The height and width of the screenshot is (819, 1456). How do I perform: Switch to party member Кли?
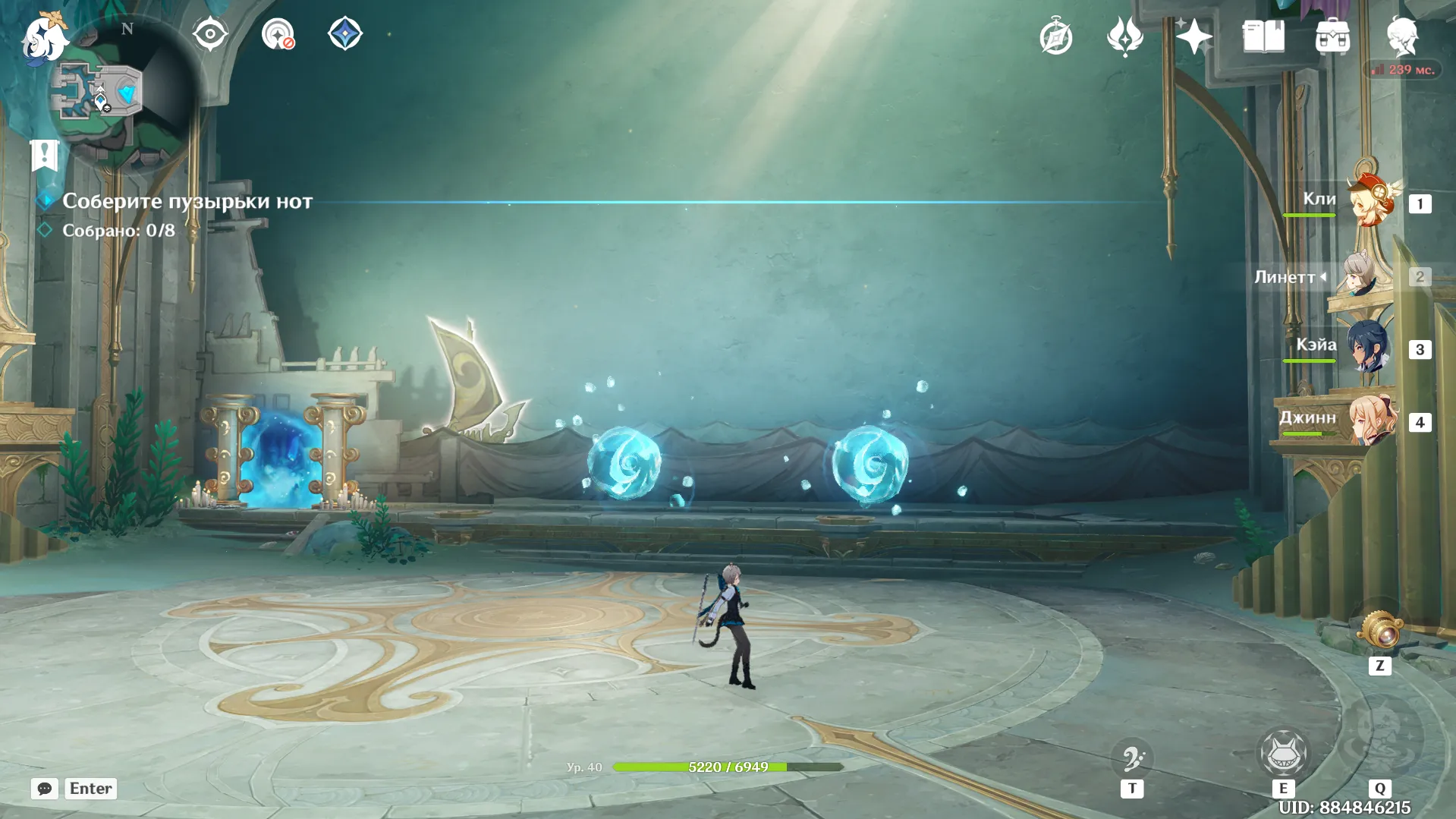[1370, 201]
